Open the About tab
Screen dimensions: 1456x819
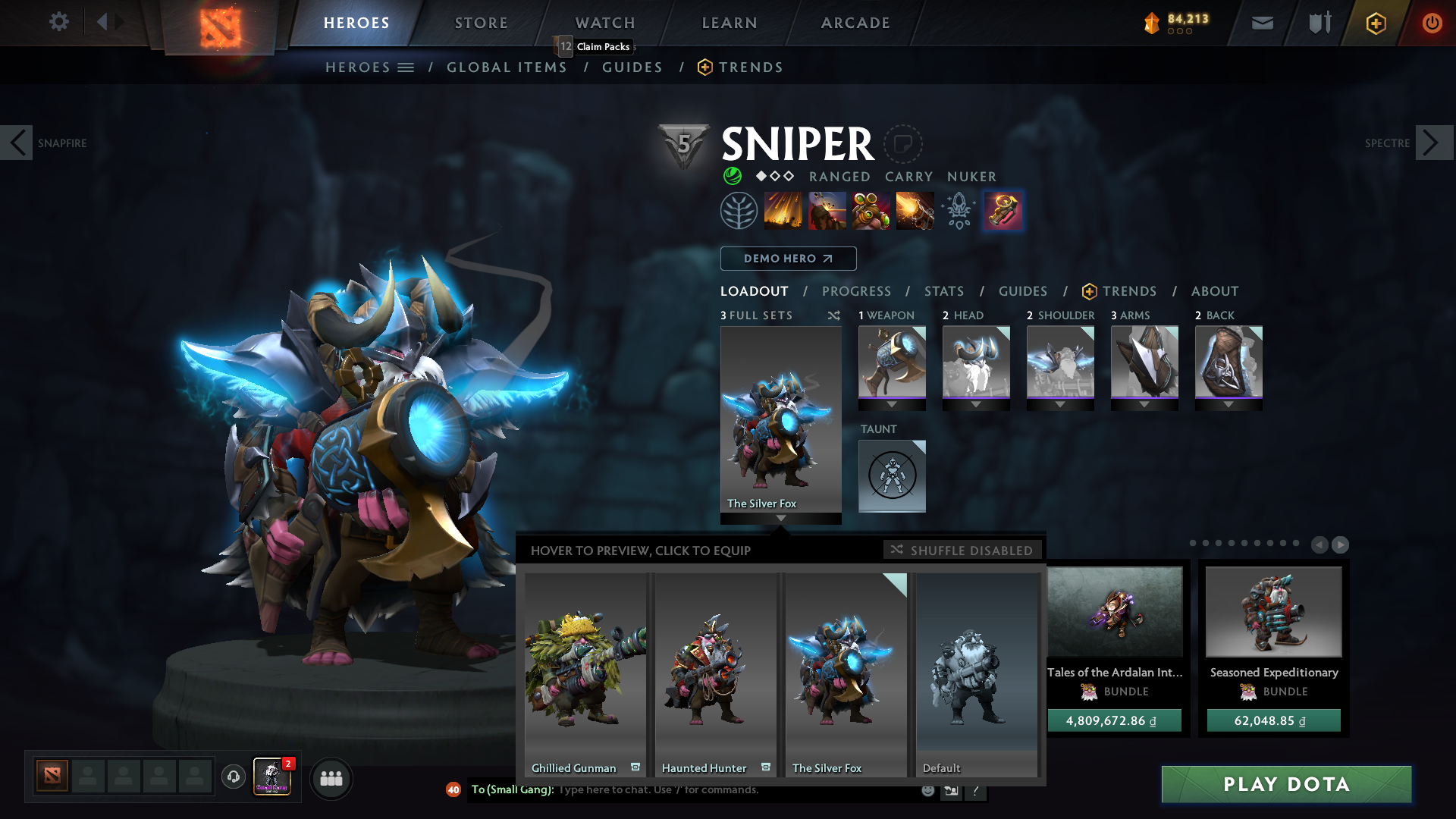tap(1215, 291)
